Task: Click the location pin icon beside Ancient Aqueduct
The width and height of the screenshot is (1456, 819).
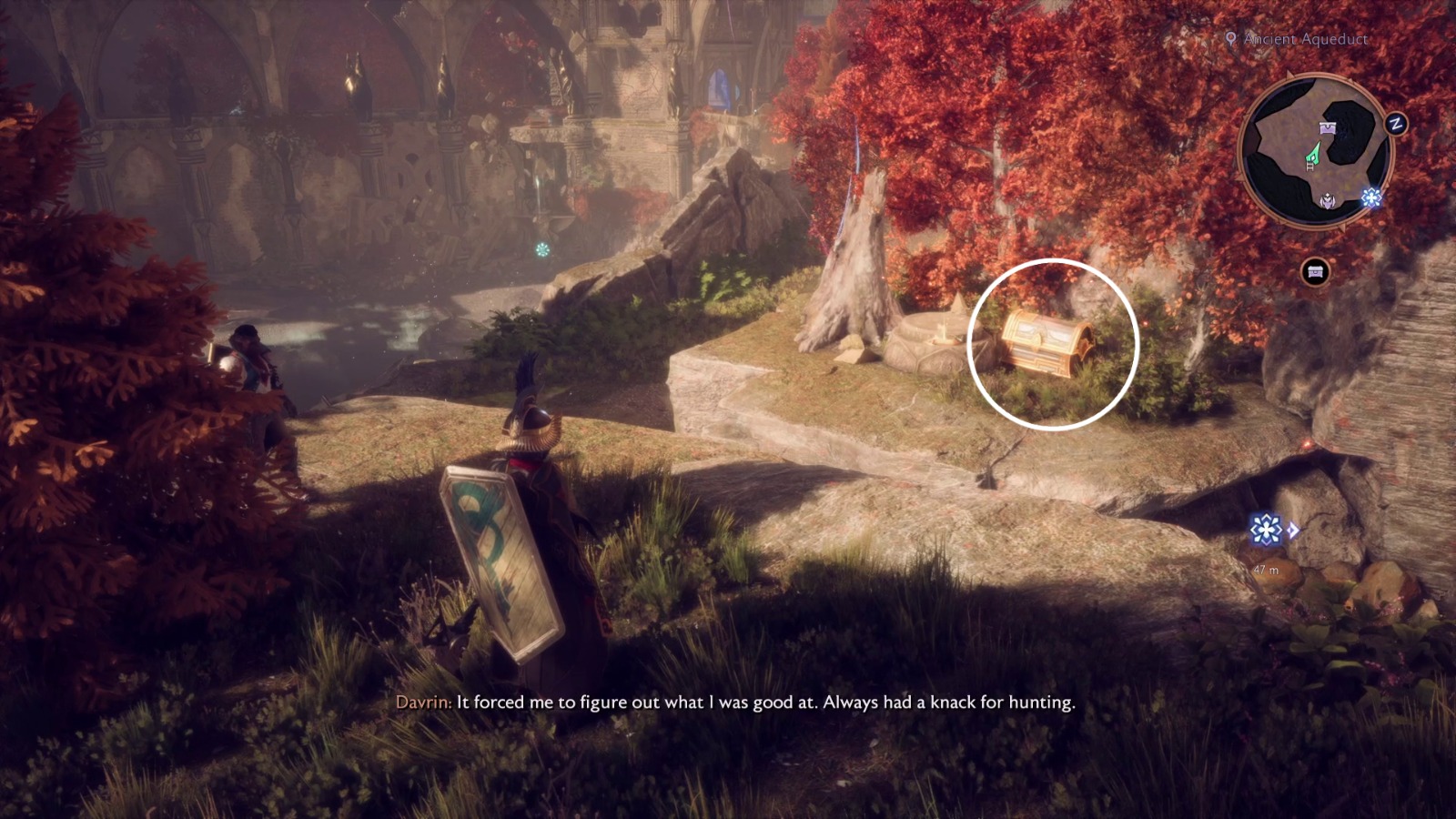Action: pyautogui.click(x=1231, y=40)
